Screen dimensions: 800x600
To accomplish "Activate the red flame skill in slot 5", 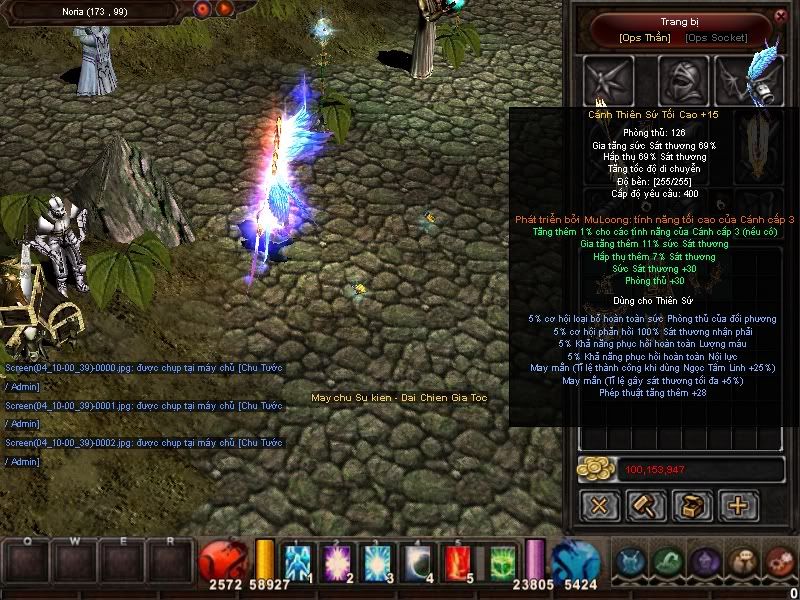I will click(456, 562).
